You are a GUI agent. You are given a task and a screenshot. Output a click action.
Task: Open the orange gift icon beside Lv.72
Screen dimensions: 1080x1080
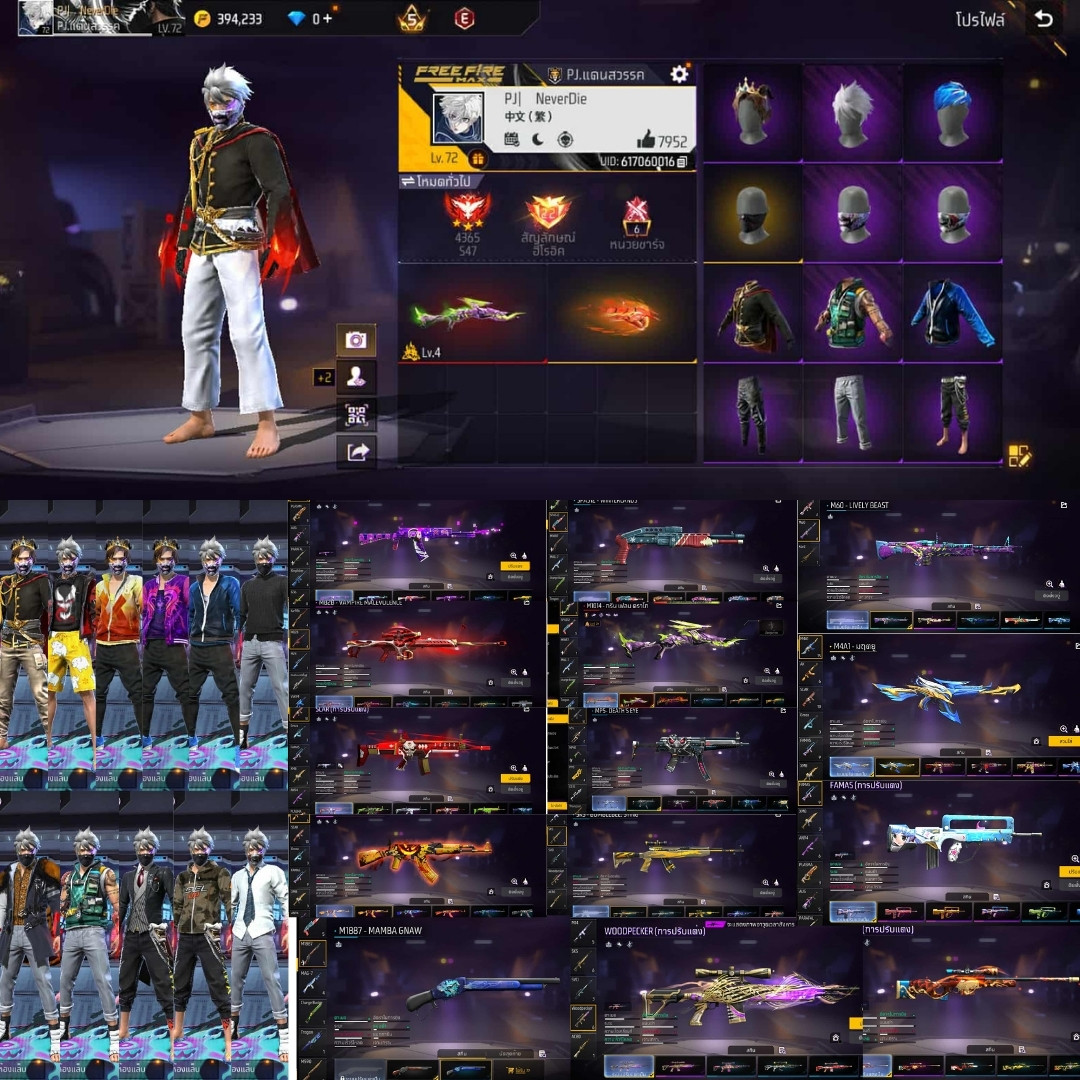(x=477, y=160)
